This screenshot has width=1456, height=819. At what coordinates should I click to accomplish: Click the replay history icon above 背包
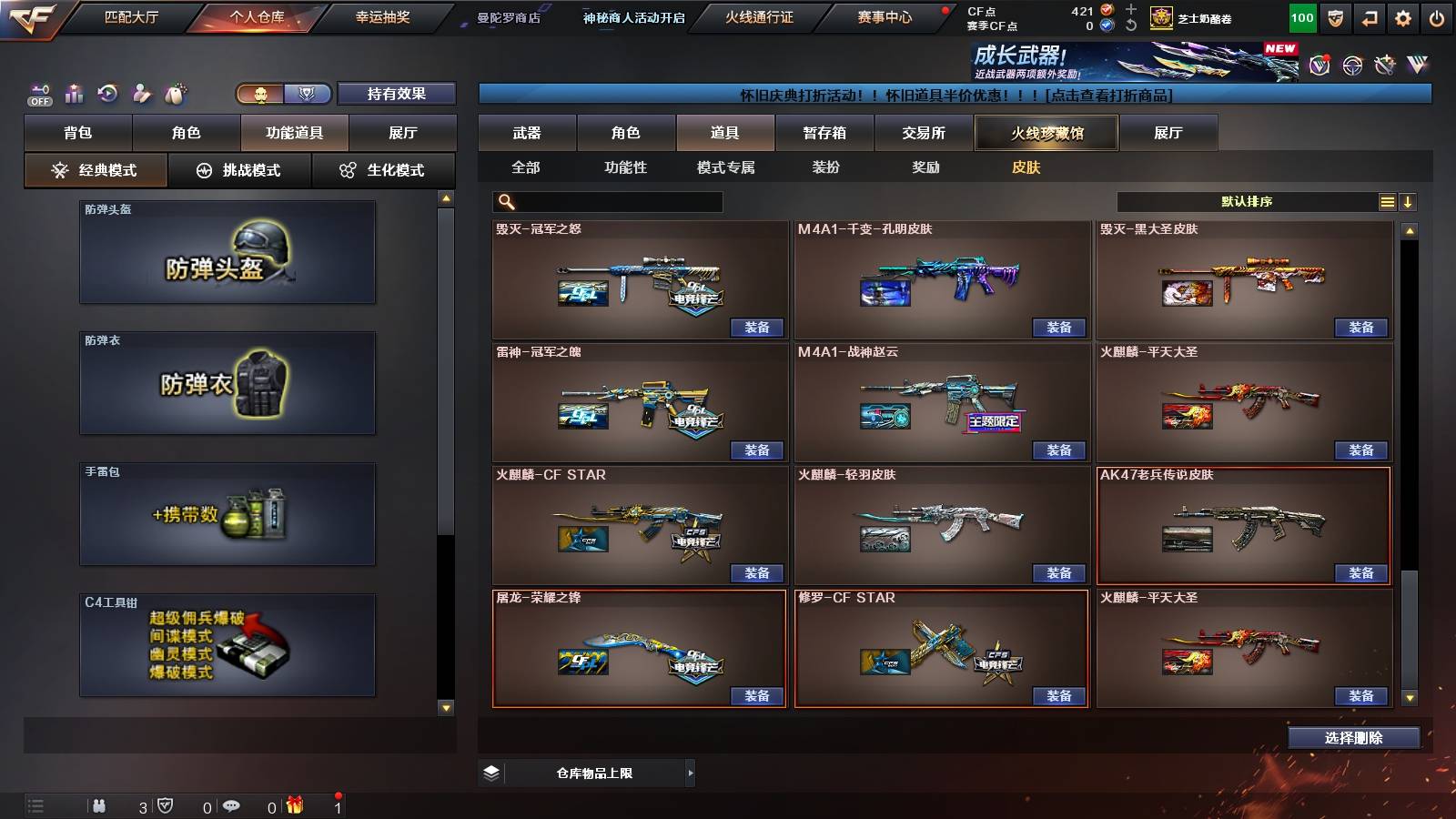[108, 92]
